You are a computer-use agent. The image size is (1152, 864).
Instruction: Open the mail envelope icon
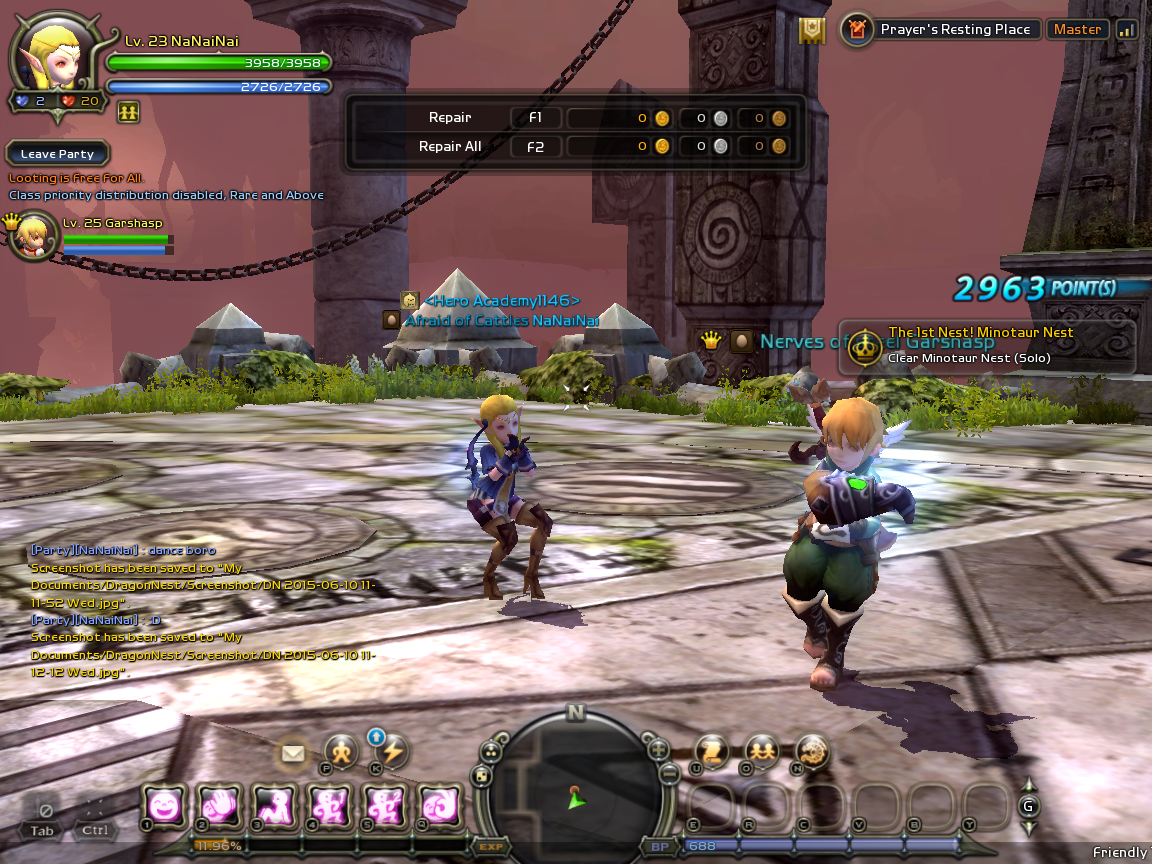coord(293,753)
